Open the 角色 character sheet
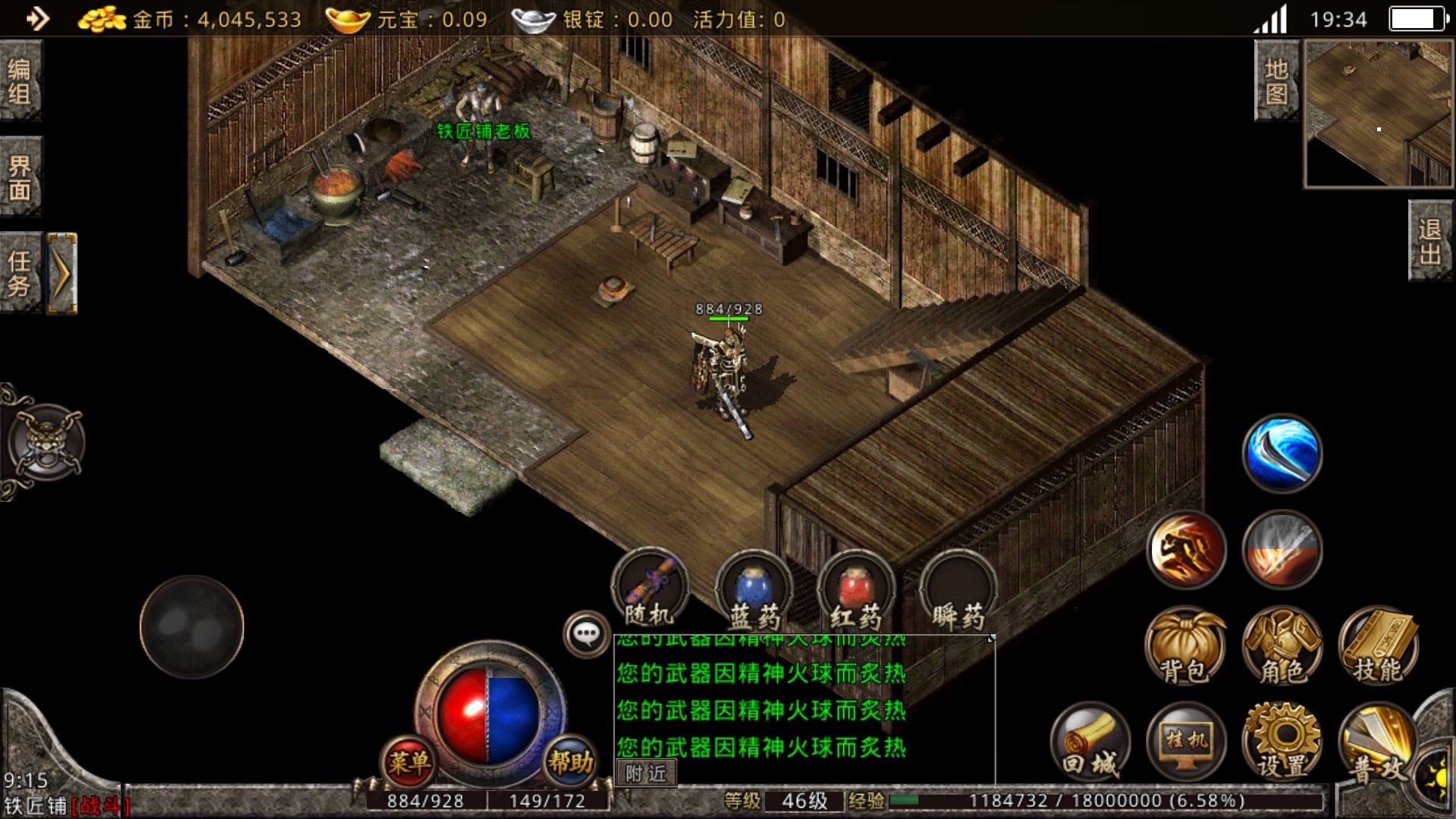Image resolution: width=1456 pixels, height=819 pixels. click(1282, 646)
